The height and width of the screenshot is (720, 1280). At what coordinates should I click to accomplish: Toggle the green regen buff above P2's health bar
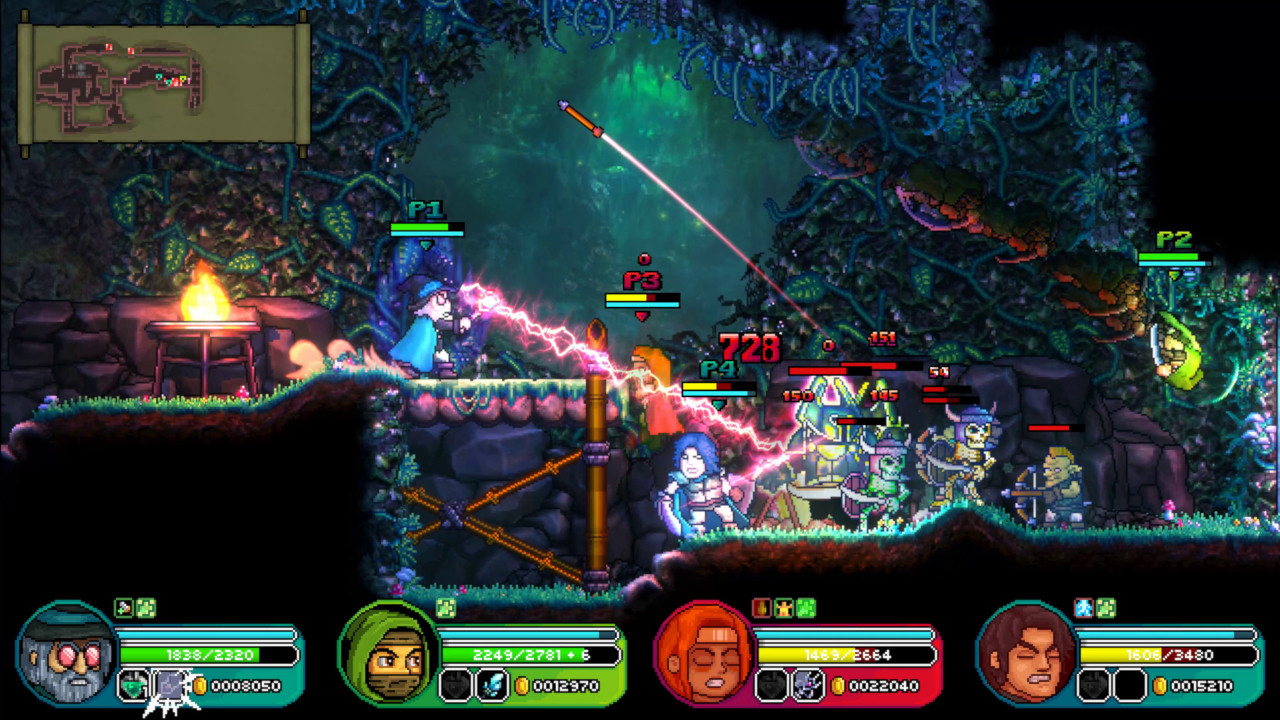pos(443,608)
